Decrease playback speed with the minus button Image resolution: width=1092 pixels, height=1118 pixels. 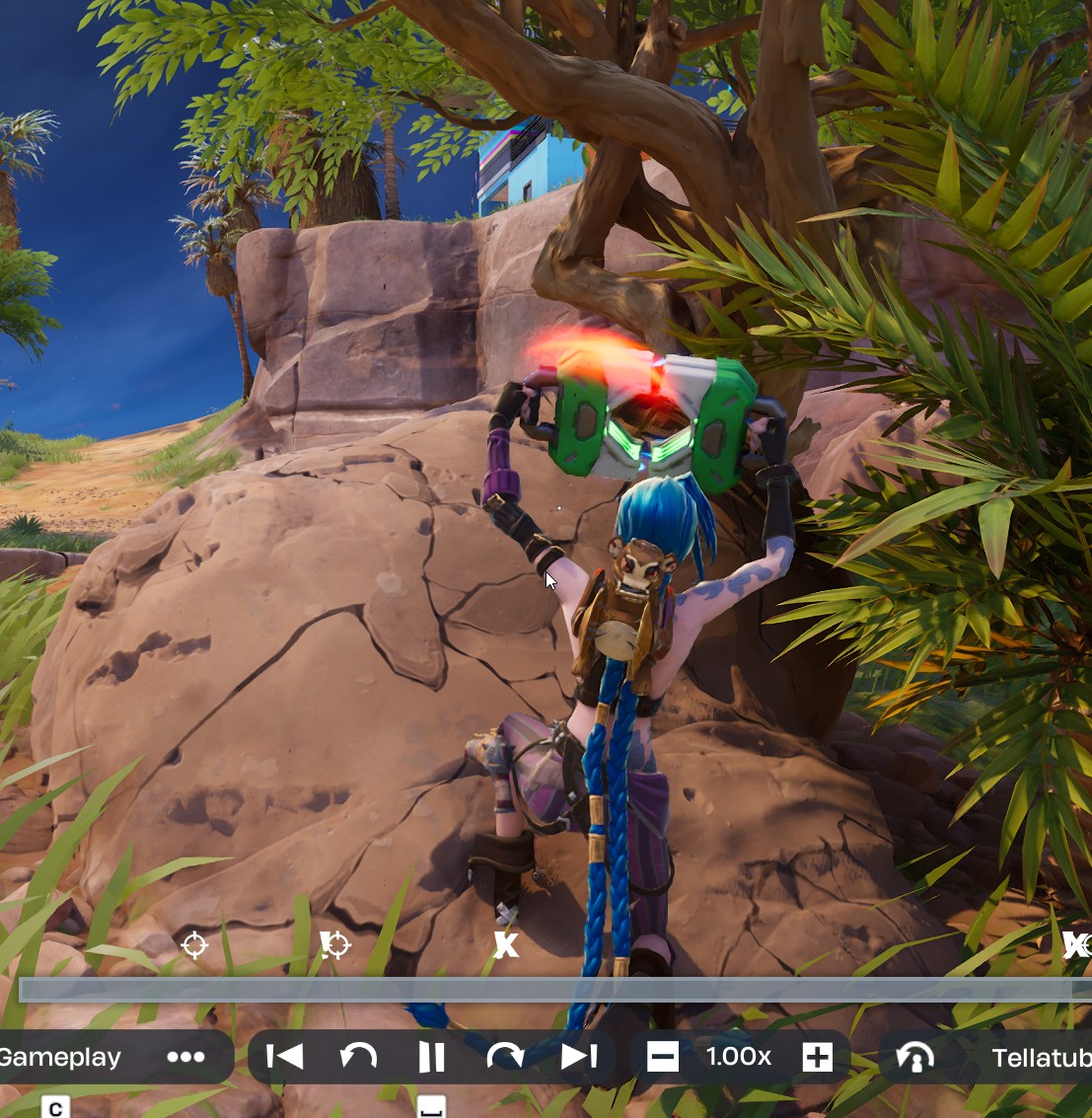pos(663,1057)
